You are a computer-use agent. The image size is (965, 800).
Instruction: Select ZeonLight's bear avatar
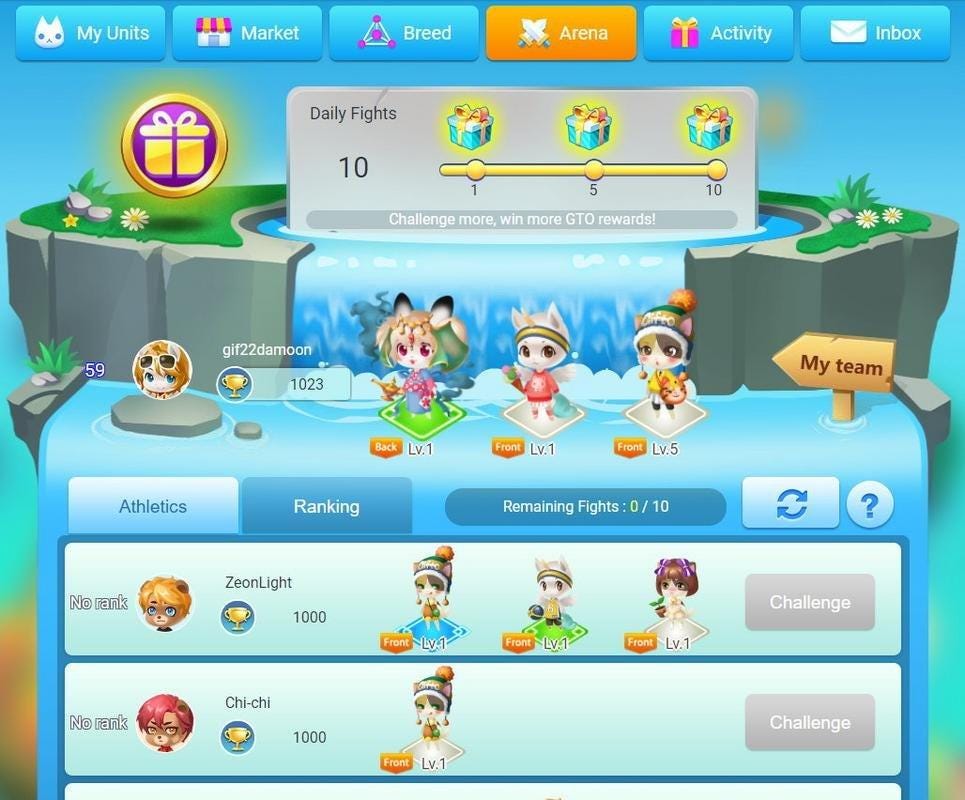(165, 603)
